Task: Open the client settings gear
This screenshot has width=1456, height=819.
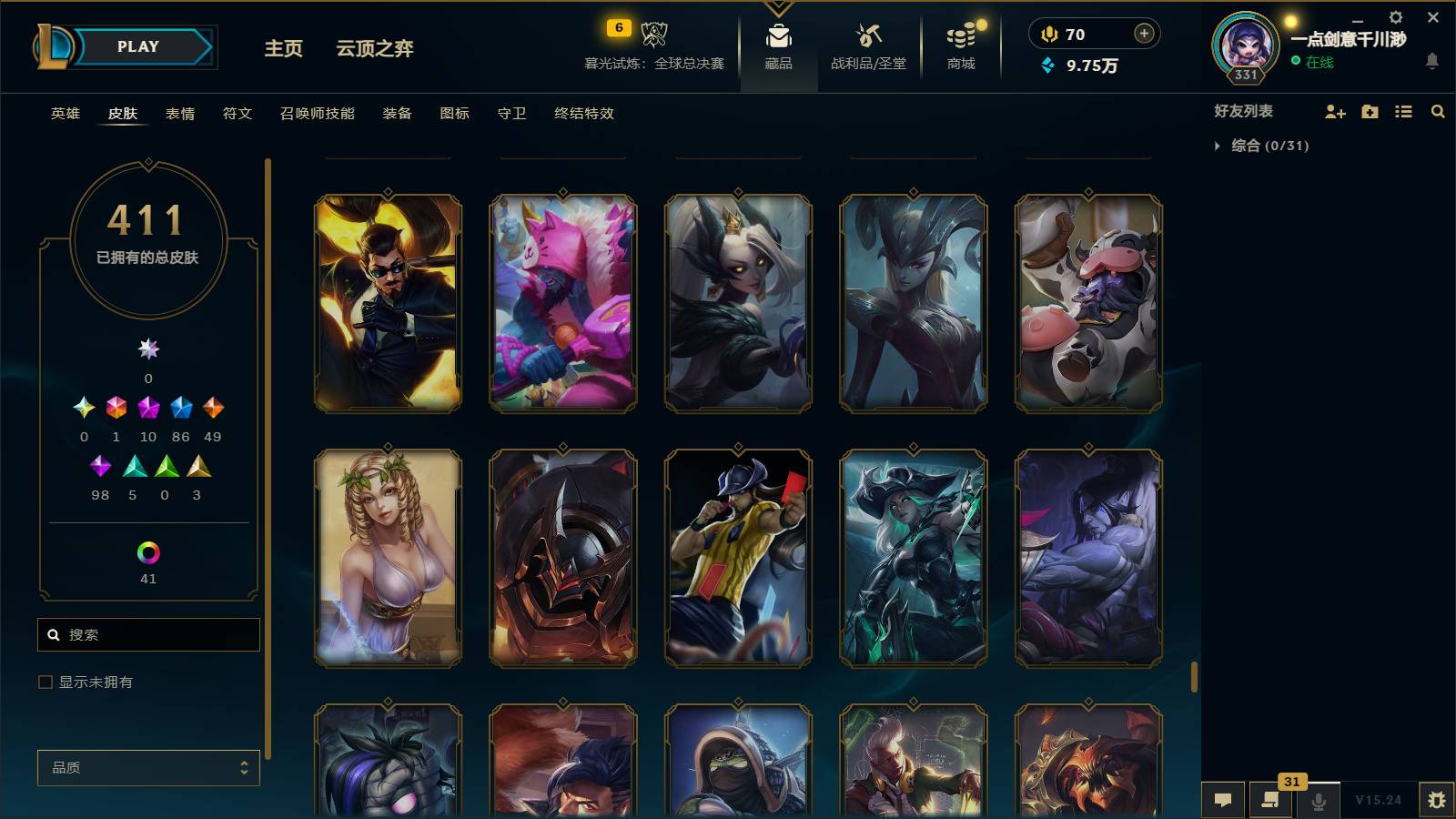Action: click(x=1395, y=16)
